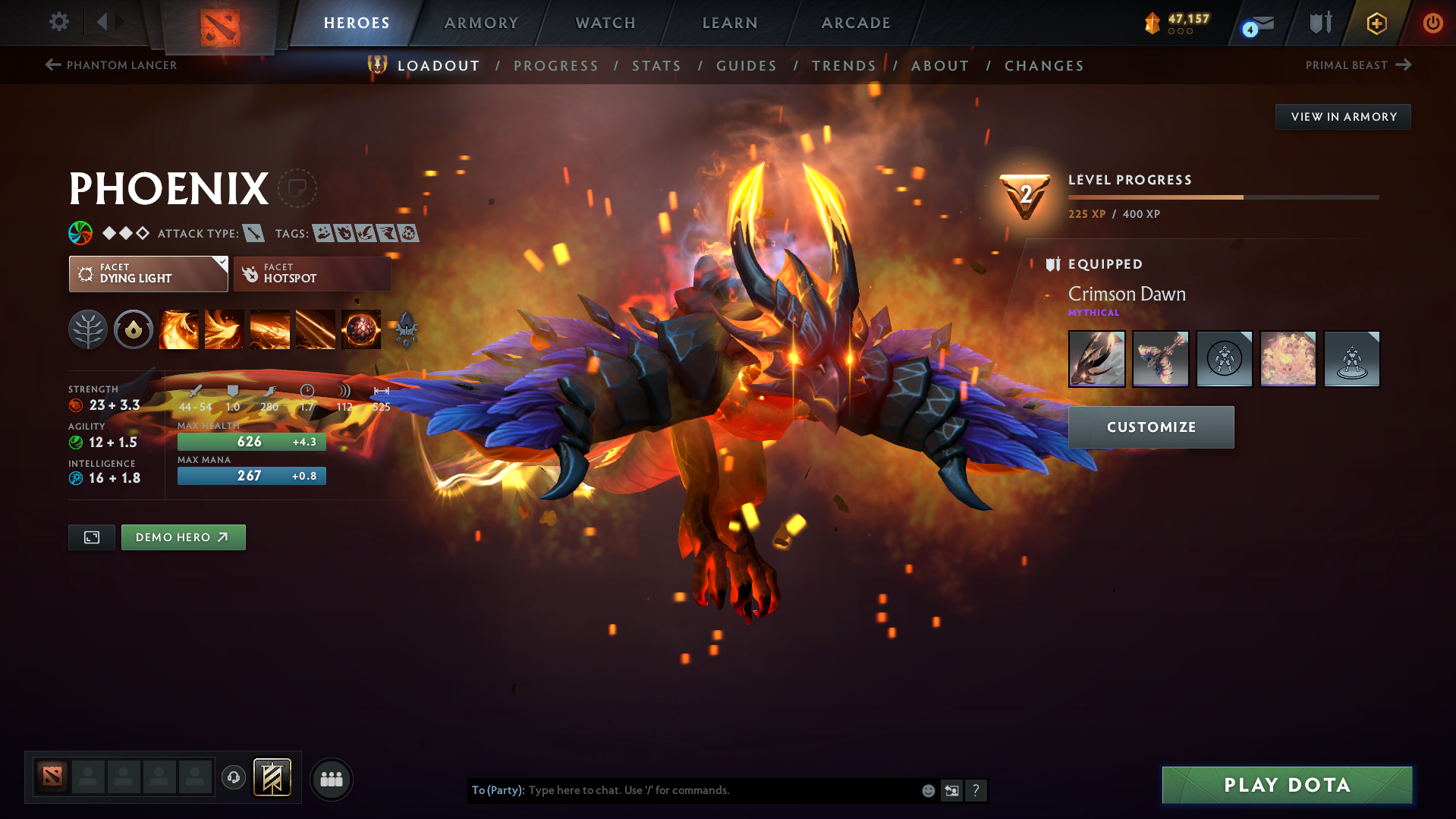The height and width of the screenshot is (819, 1456).
Task: Open the settings gear icon
Action: click(x=58, y=22)
